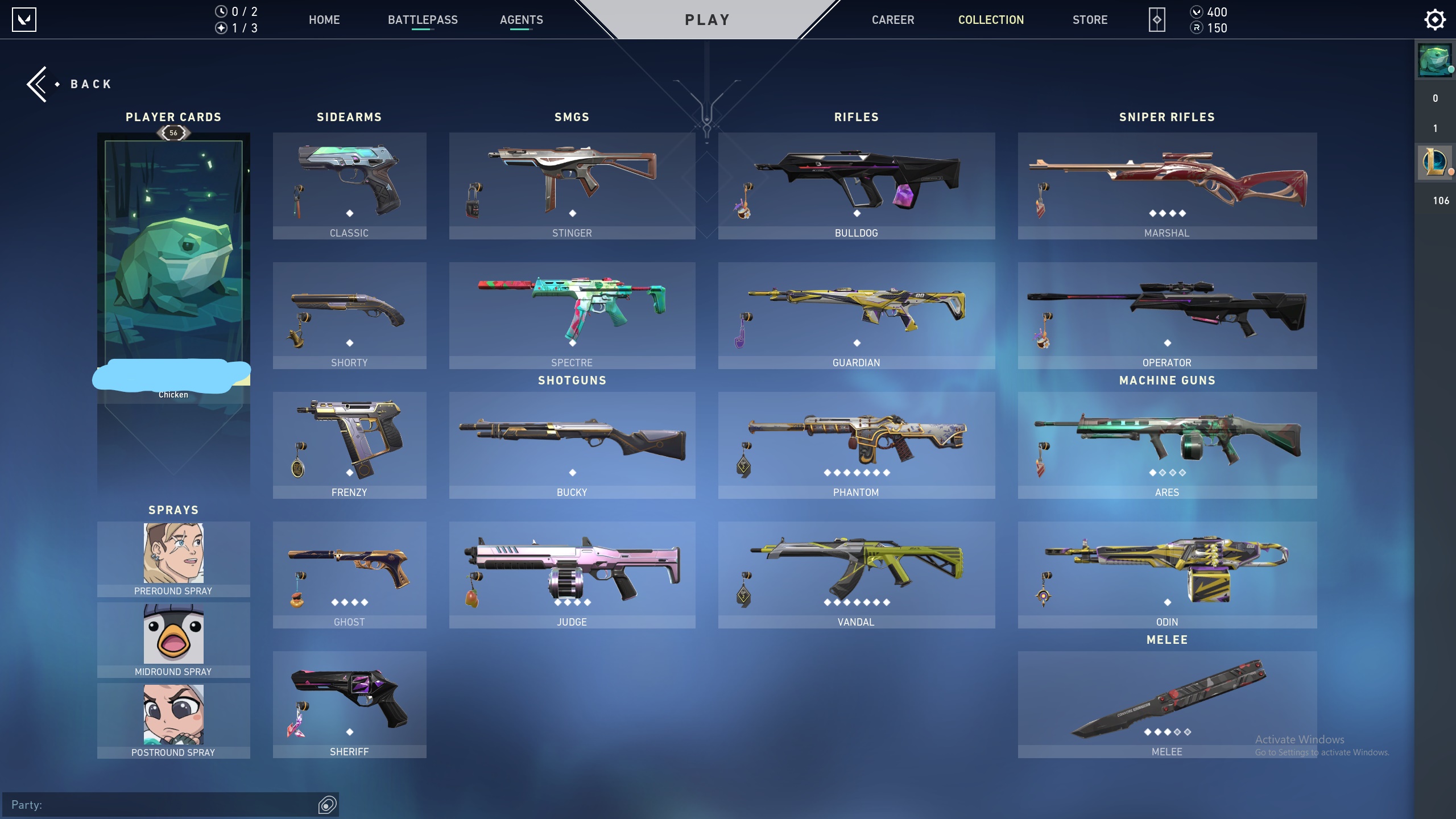1456x819 pixels.
Task: Click the BACK button
Action: pos(68,84)
